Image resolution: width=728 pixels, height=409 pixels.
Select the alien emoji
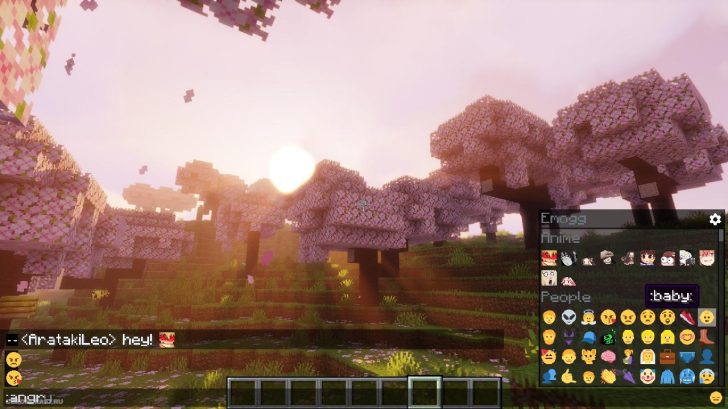[567, 317]
